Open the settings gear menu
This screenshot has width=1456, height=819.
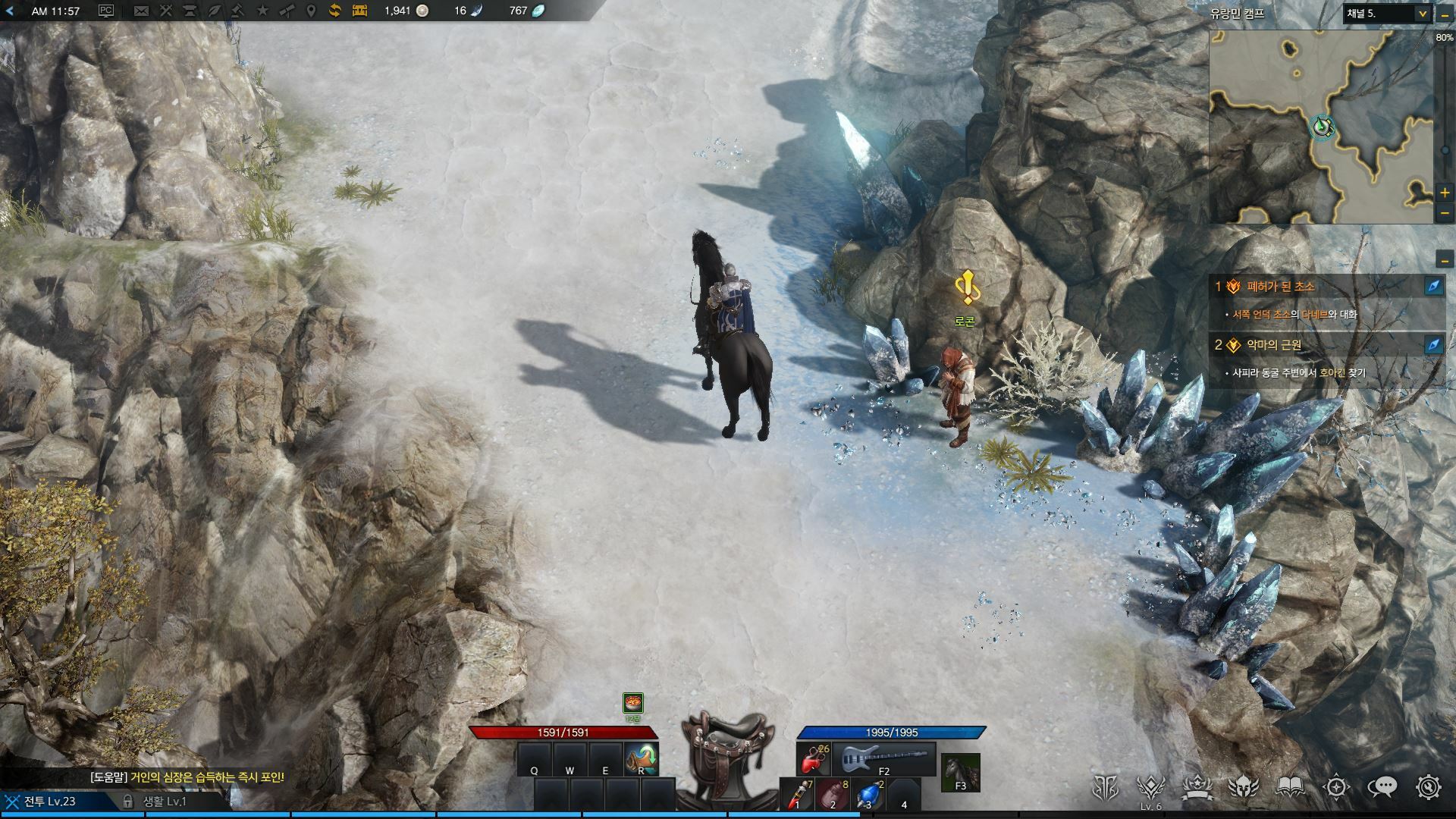pyautogui.click(x=1428, y=788)
